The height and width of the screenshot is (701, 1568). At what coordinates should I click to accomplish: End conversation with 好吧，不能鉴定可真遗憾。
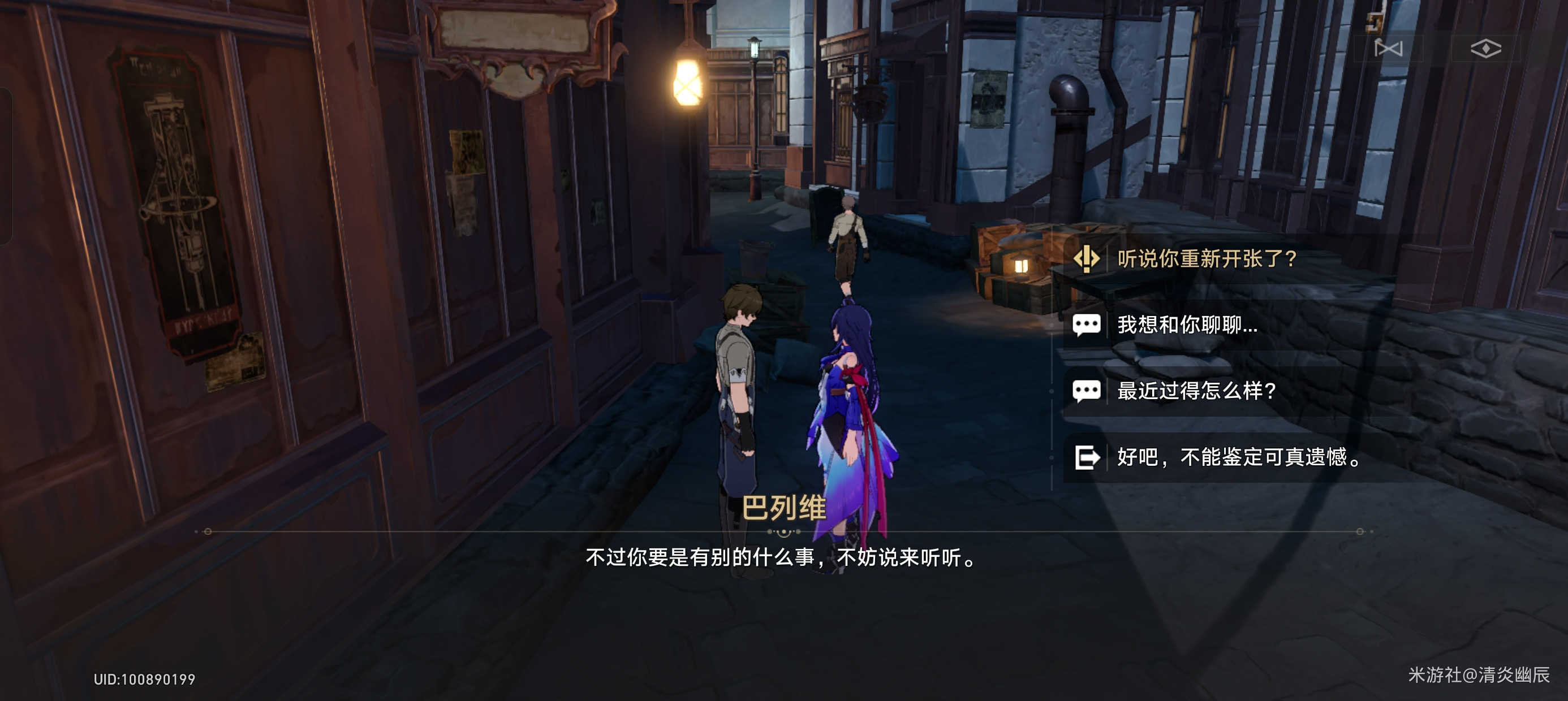(x=1239, y=457)
